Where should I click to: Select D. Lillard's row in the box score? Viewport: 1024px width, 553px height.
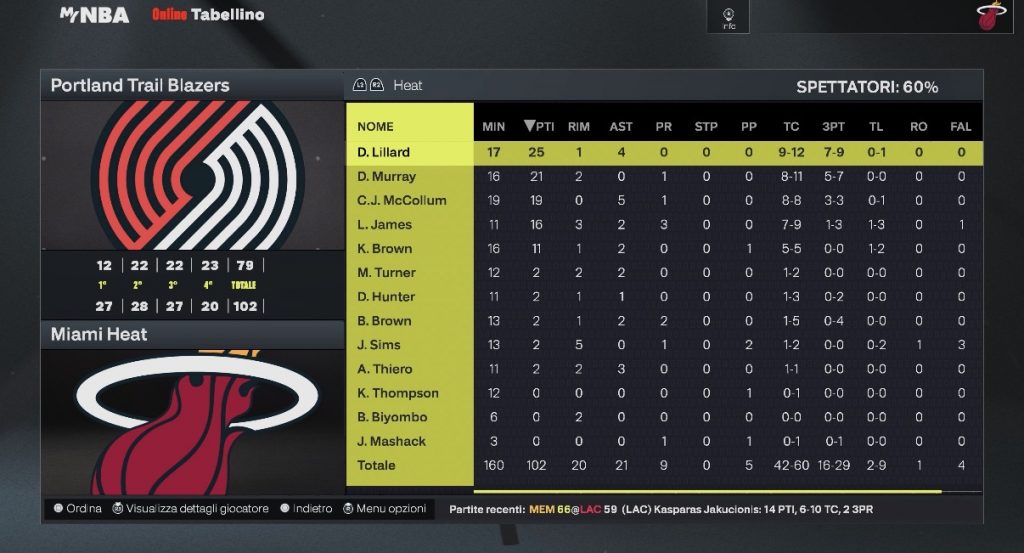coord(384,153)
